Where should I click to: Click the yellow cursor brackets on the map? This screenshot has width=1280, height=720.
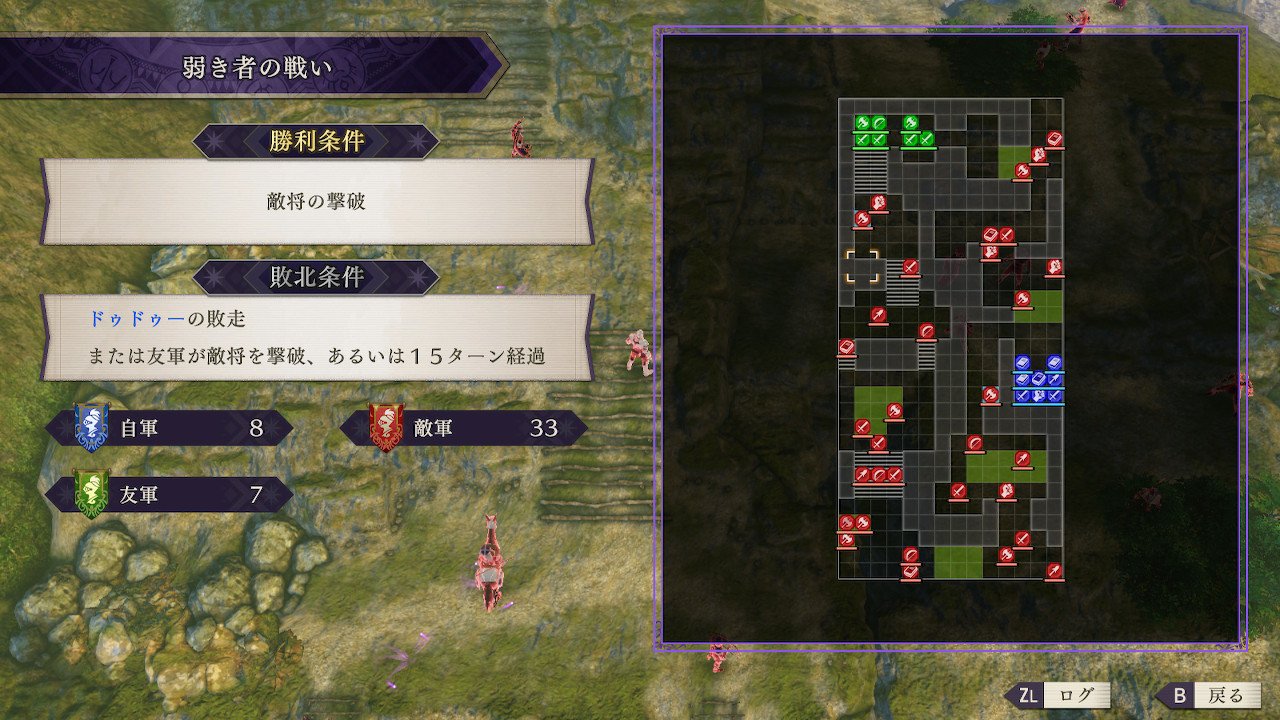pos(864,268)
